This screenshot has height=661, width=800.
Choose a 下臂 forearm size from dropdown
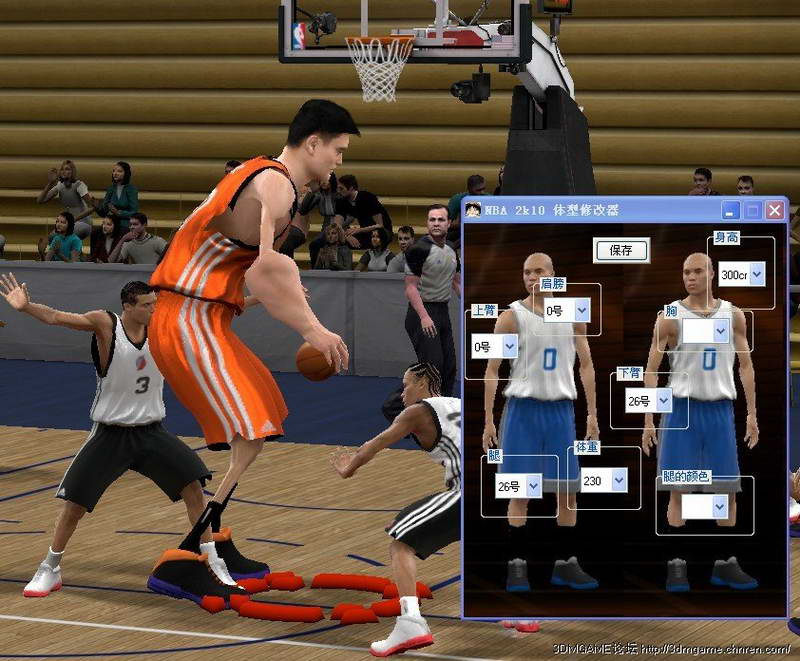663,402
